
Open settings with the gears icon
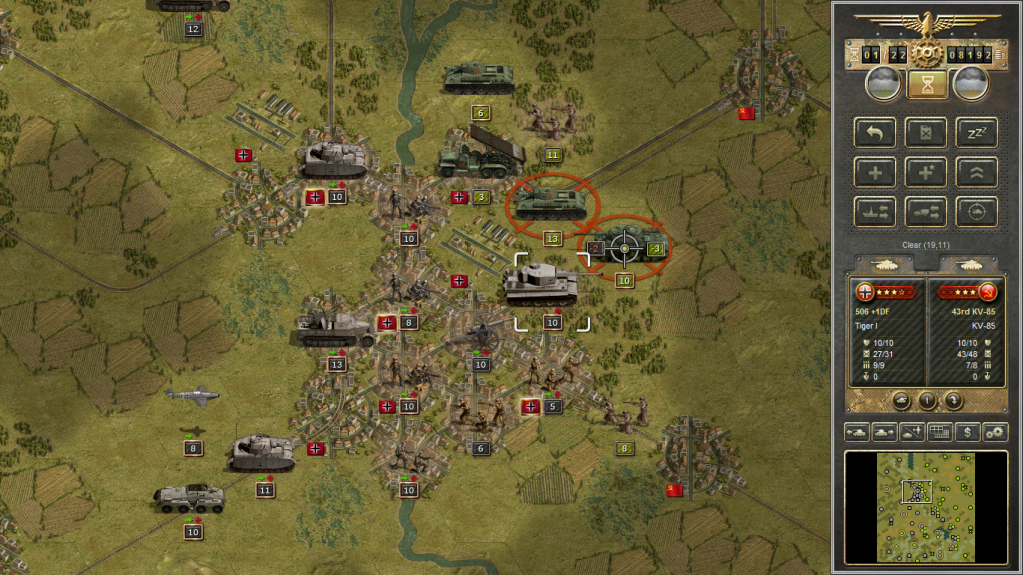point(995,432)
